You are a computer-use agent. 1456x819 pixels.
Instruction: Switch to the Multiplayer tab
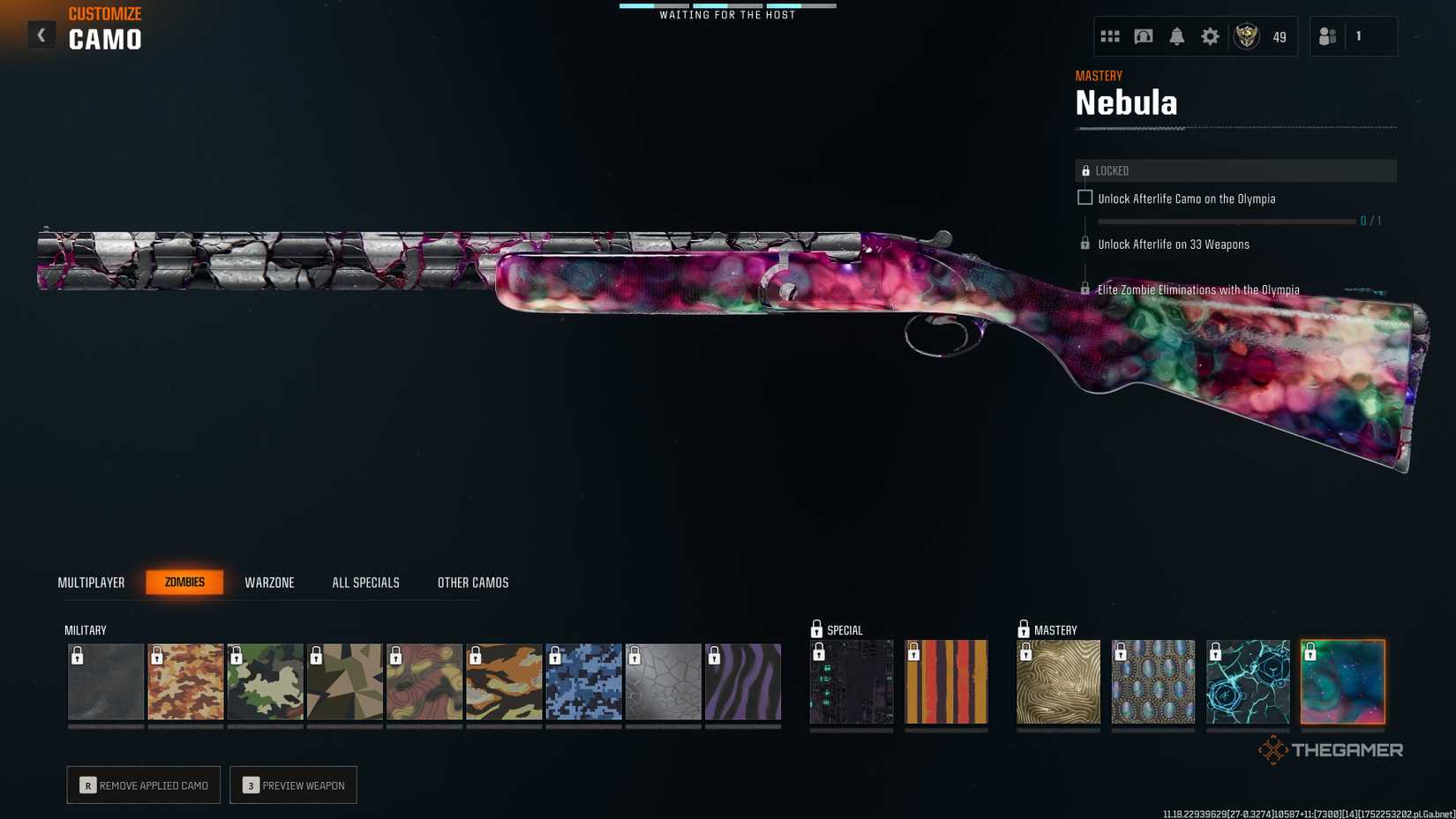point(91,582)
